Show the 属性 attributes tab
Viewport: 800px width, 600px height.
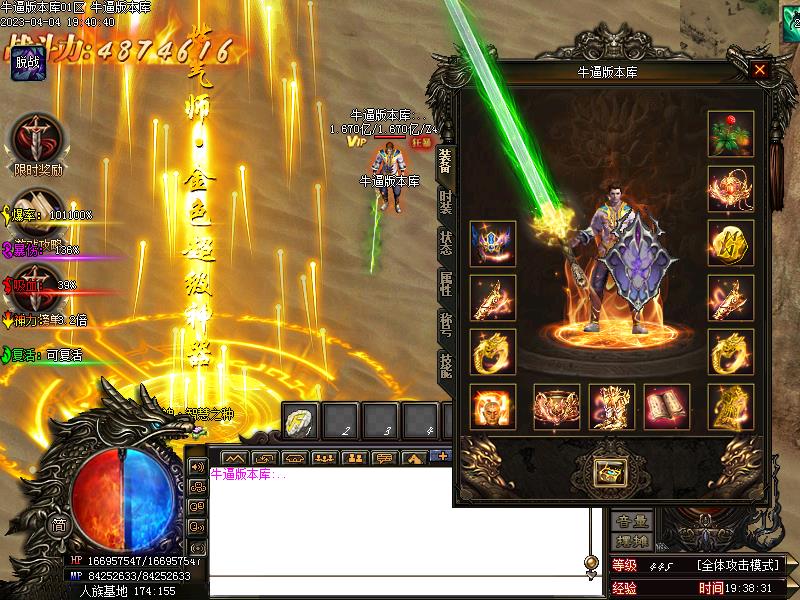445,285
